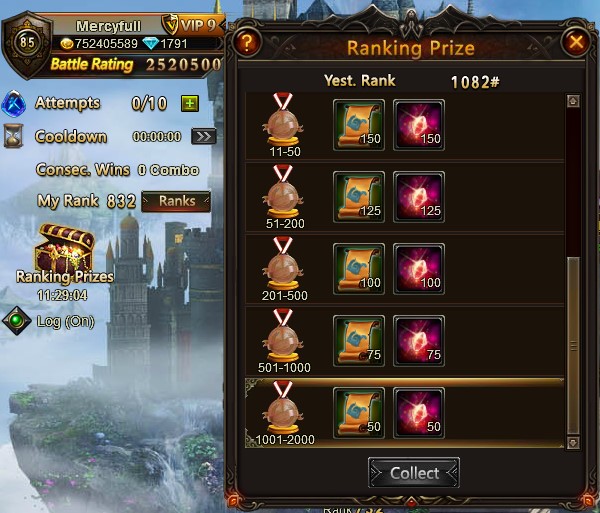
Task: Select the 50 scroll reward for rank 1001-2000
Action: 358,410
